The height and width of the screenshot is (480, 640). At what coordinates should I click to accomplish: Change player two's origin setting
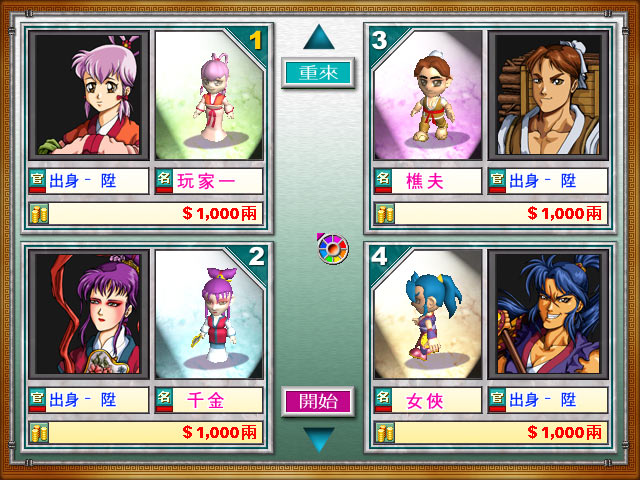click(x=90, y=401)
